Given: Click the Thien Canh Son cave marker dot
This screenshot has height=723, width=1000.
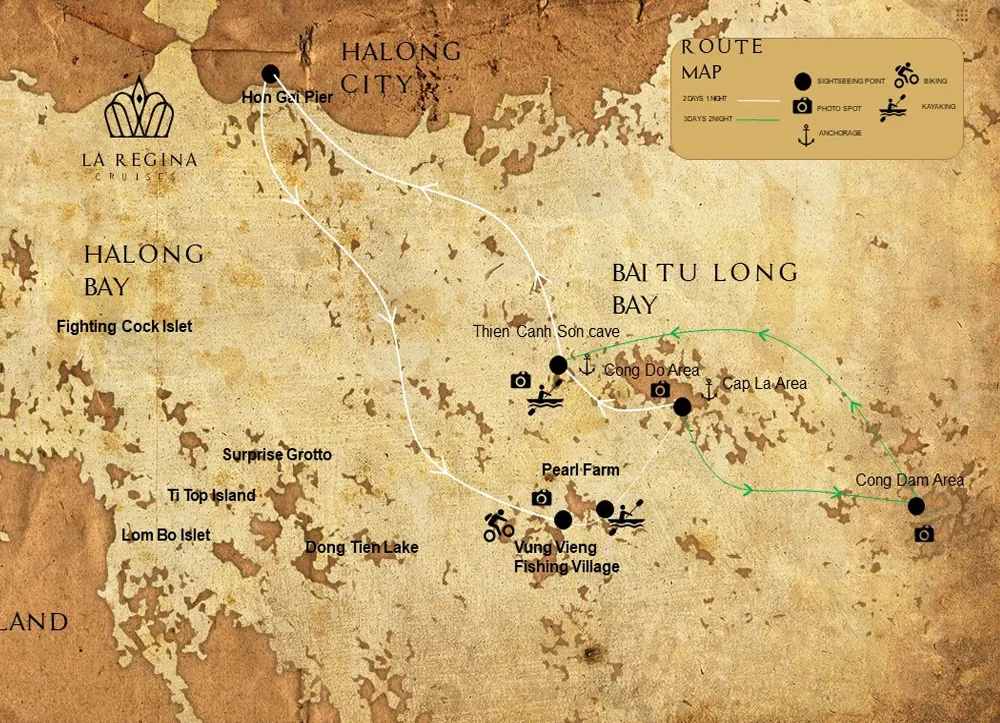Looking at the screenshot, I should coord(558,365).
